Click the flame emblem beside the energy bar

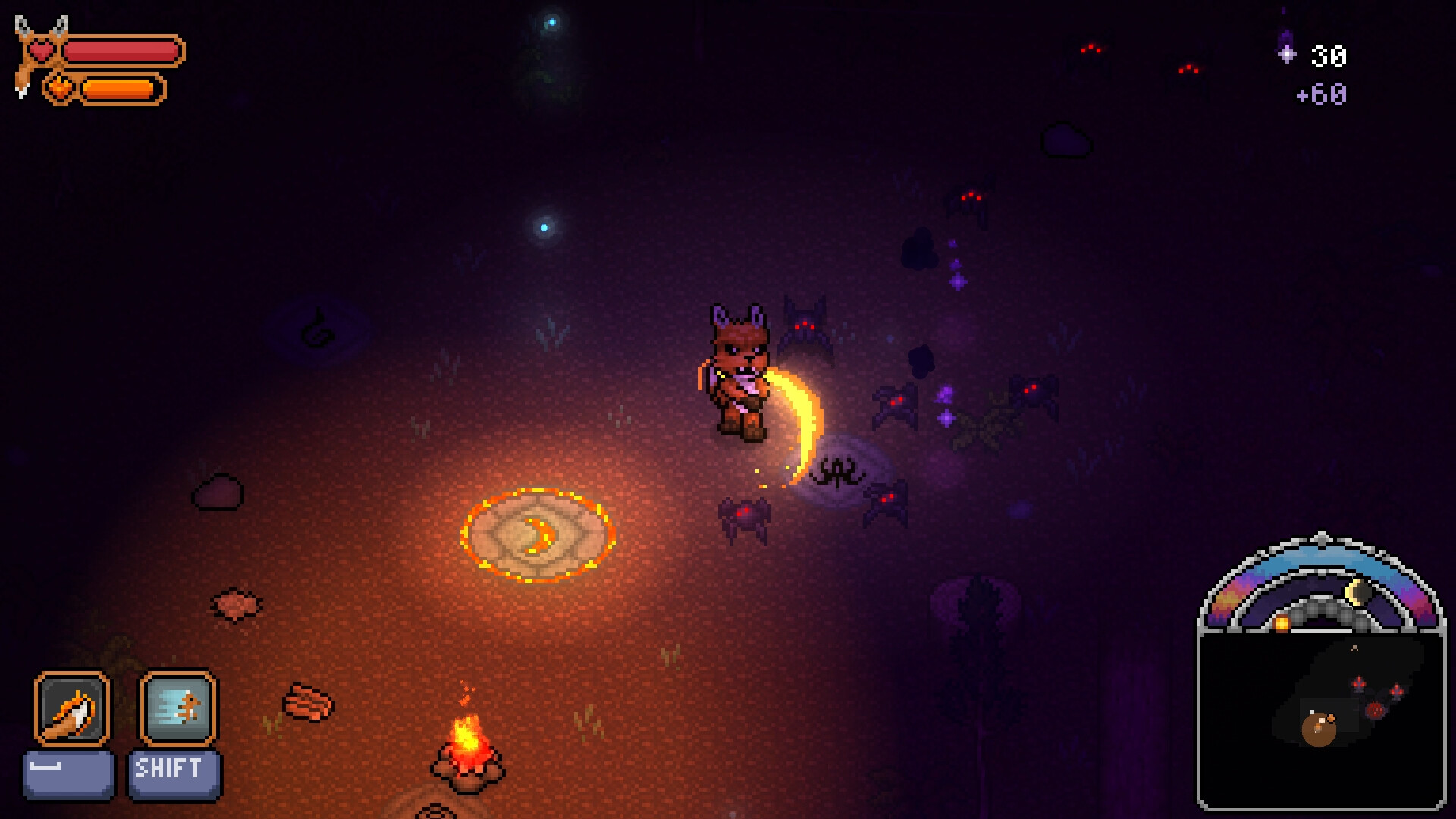point(61,88)
